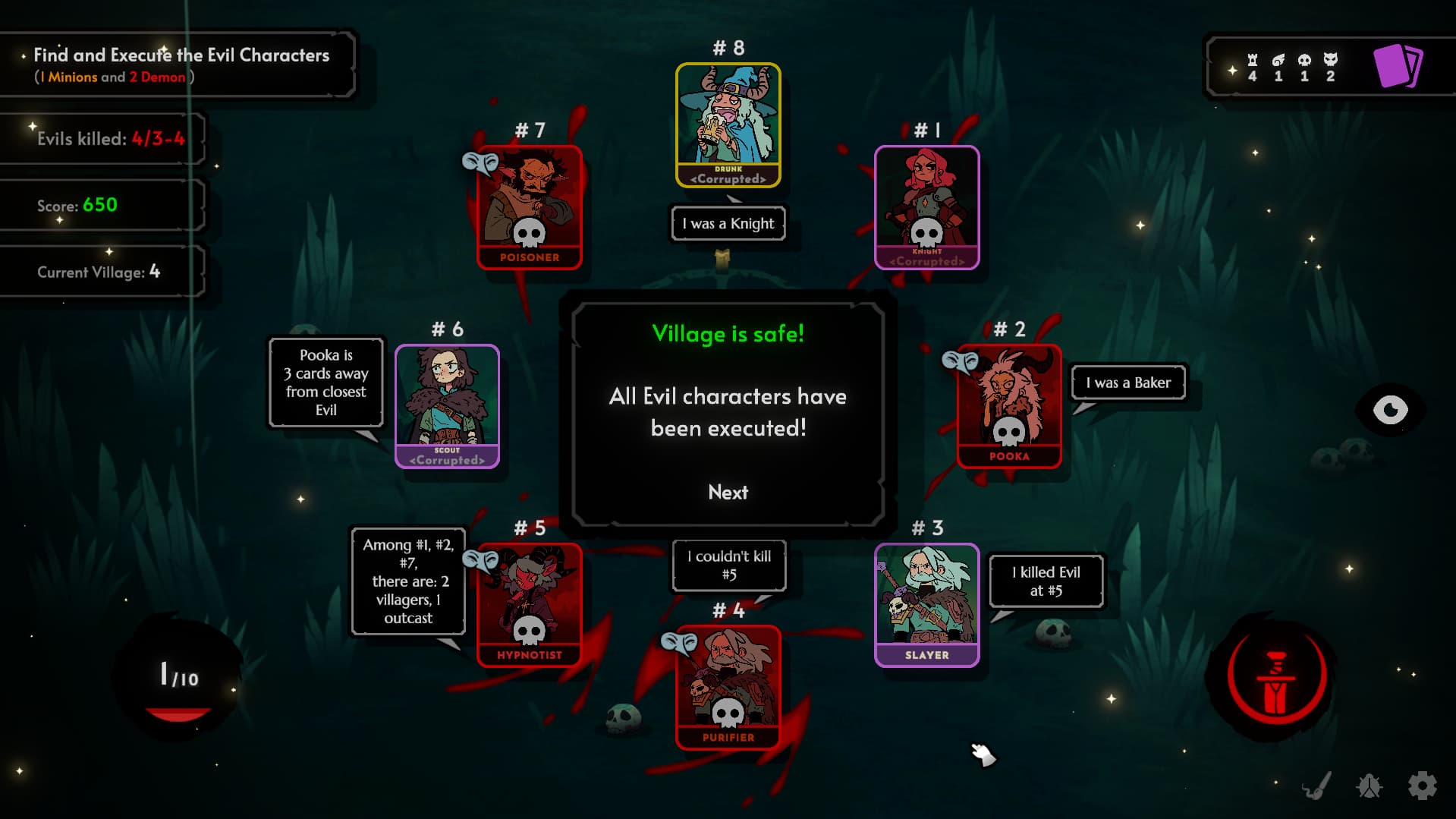Screen dimensions: 1456x819
Task: Choose the Scout card #6
Action: pyautogui.click(x=447, y=406)
